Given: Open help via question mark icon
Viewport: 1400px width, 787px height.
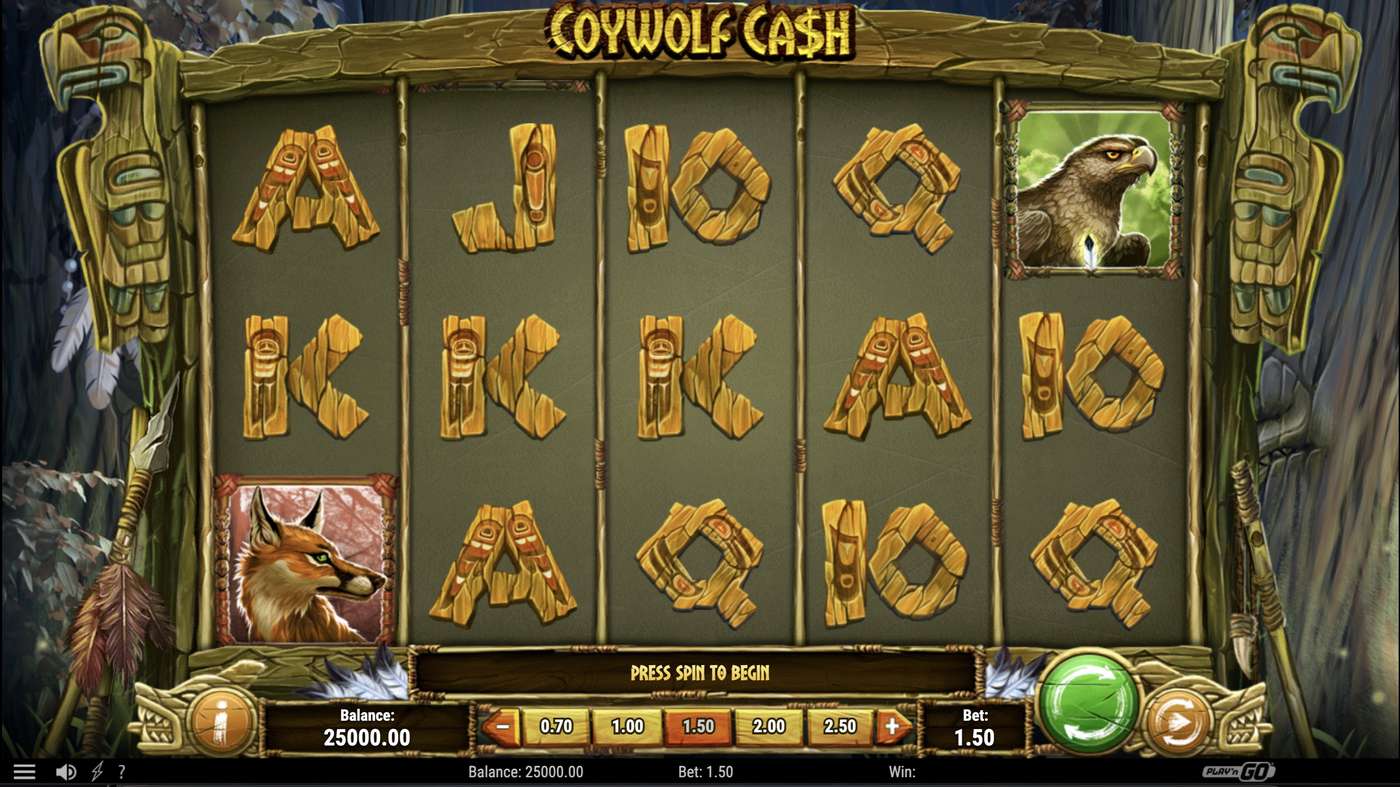Looking at the screenshot, I should 122,771.
